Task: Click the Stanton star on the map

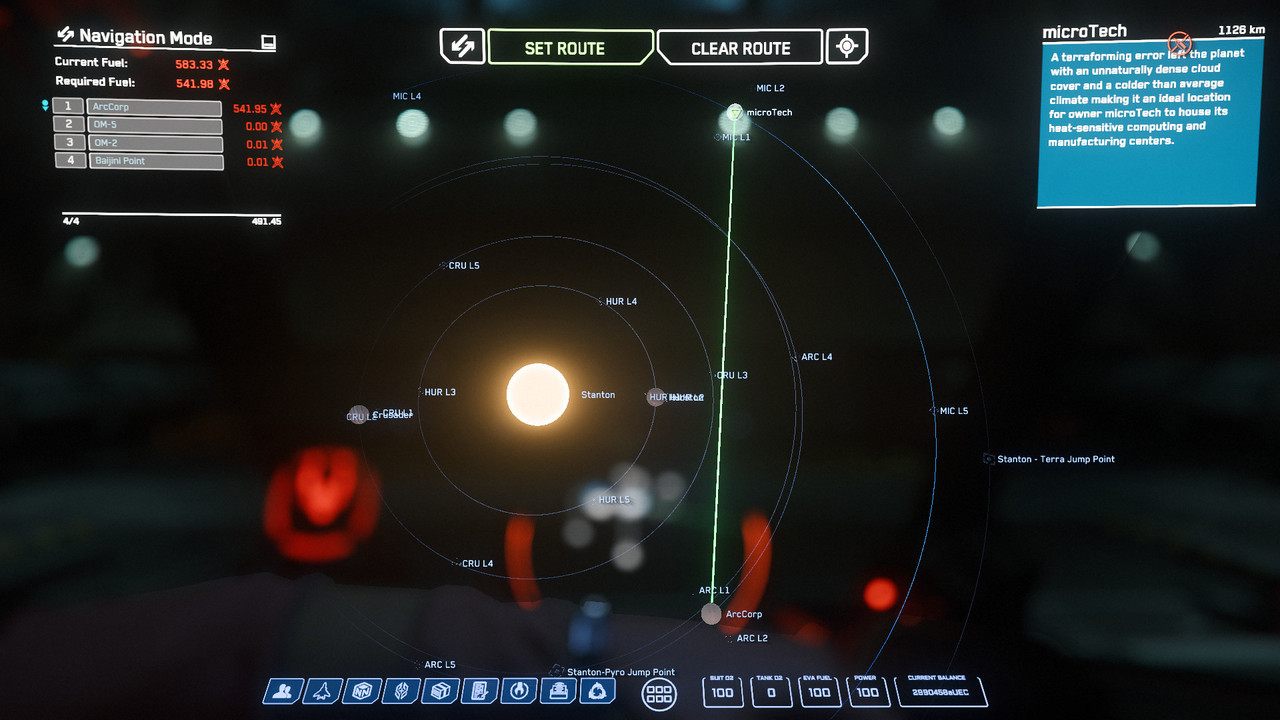Action: click(538, 394)
